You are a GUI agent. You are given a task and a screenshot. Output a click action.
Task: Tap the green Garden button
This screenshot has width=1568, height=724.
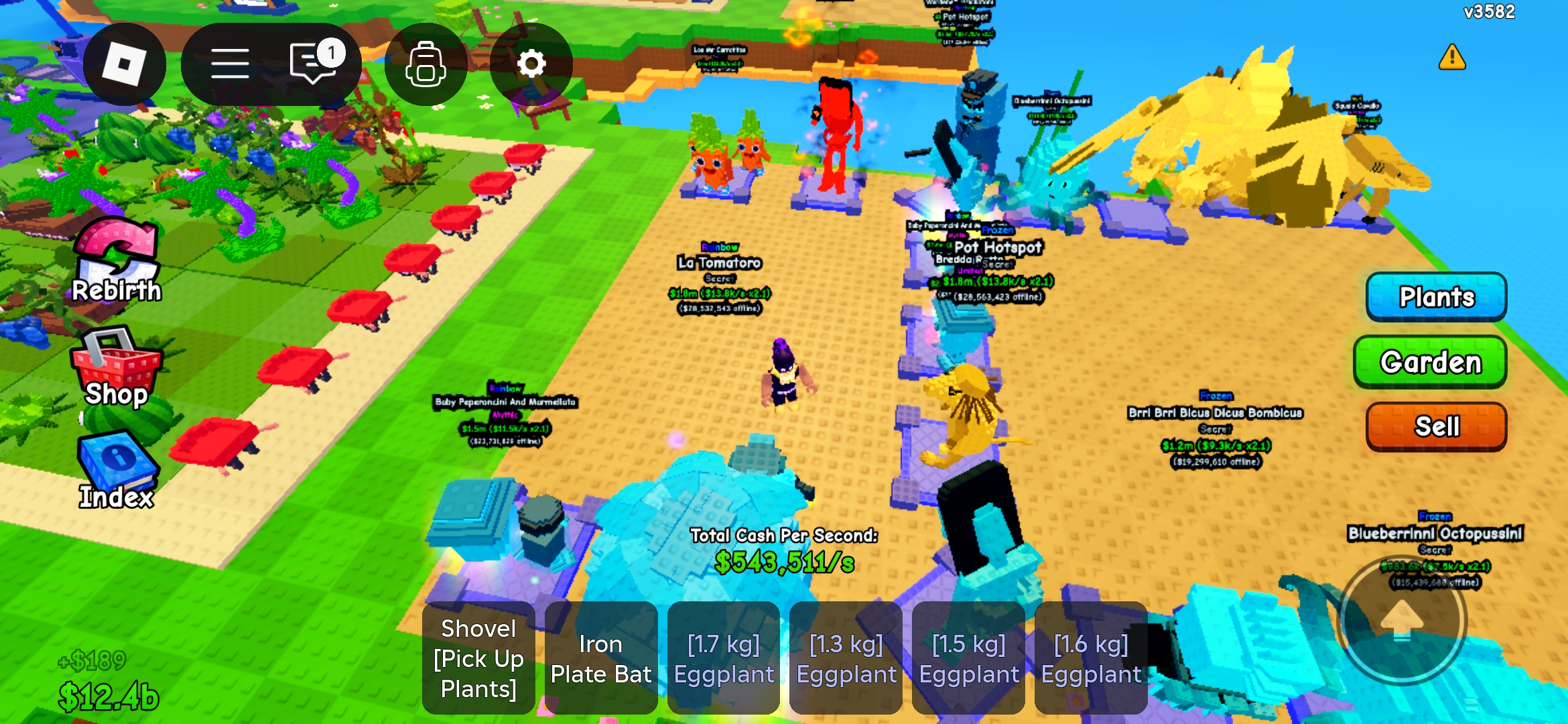click(1430, 362)
